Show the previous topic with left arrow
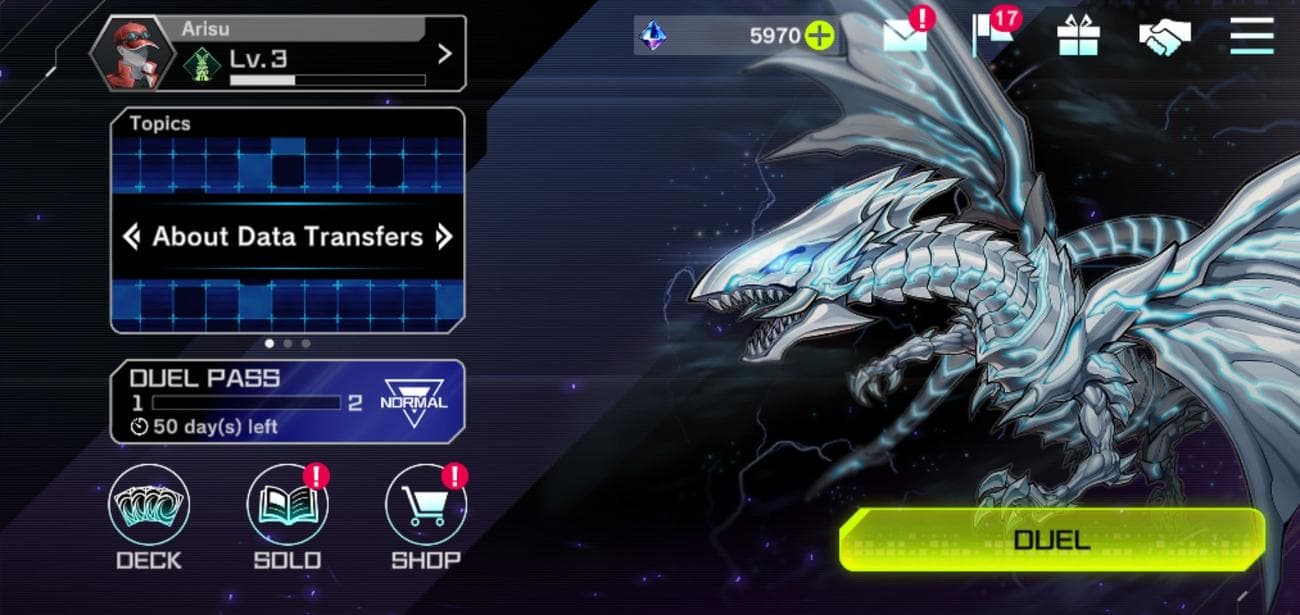 tap(131, 237)
